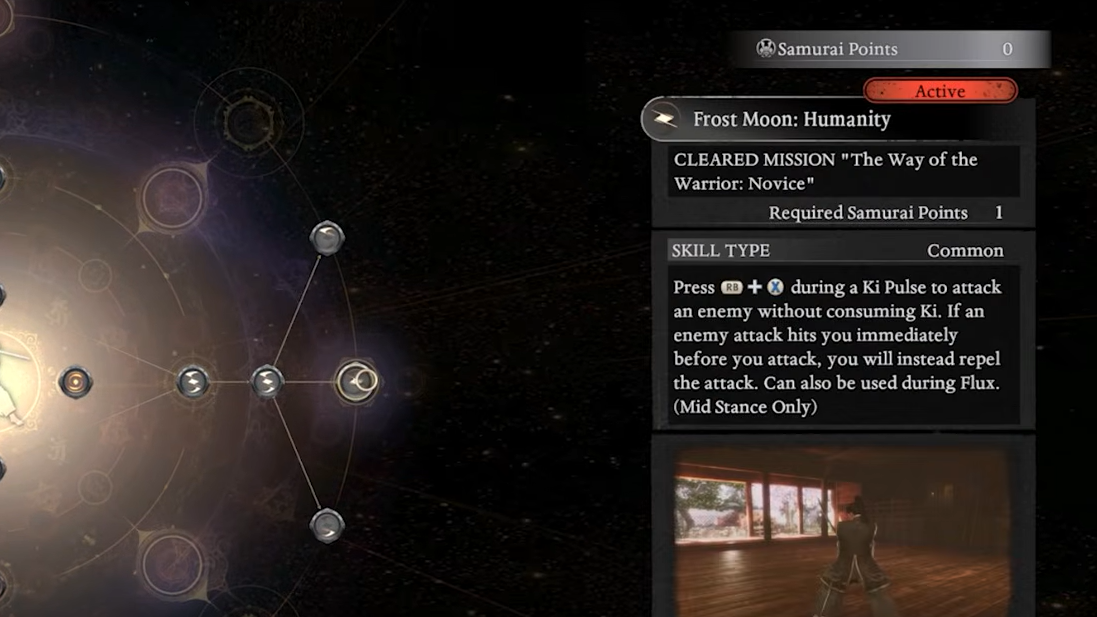Image resolution: width=1097 pixels, height=617 pixels.
Task: Choose the crescent skill node on the upper branch
Action: (327, 238)
